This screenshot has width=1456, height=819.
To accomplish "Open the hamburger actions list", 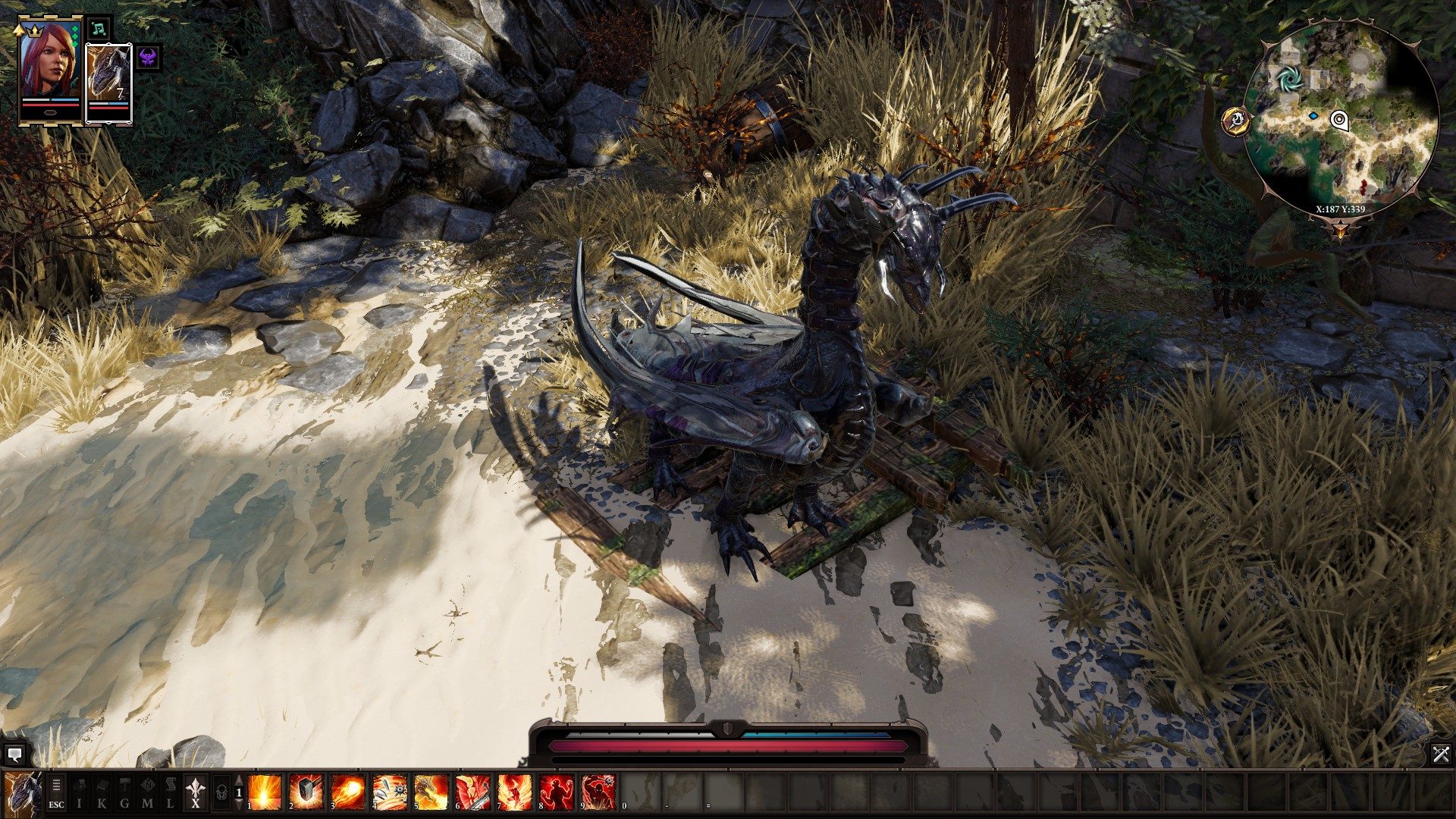I will click(56, 784).
